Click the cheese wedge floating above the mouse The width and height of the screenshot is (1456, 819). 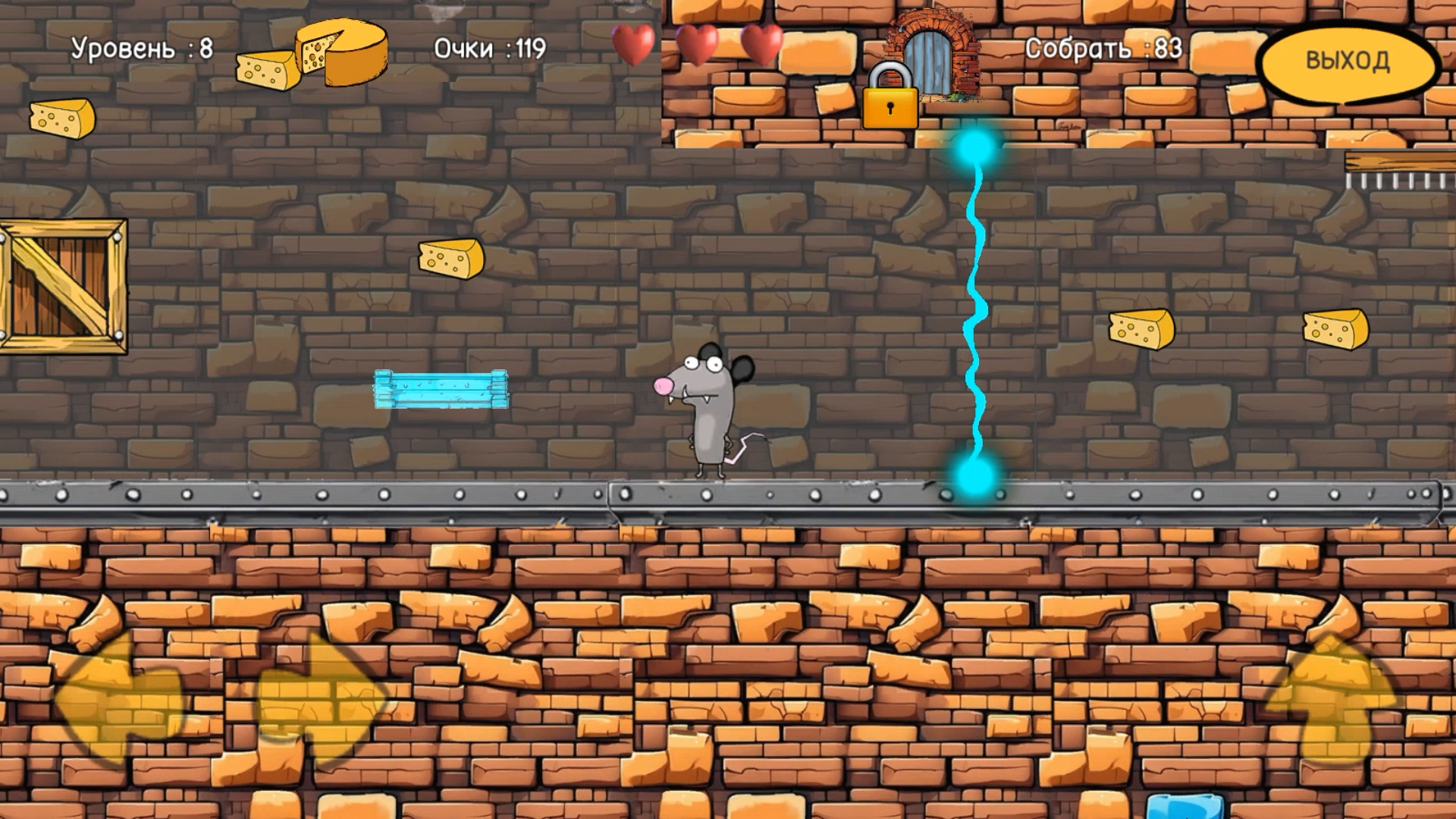click(x=449, y=256)
